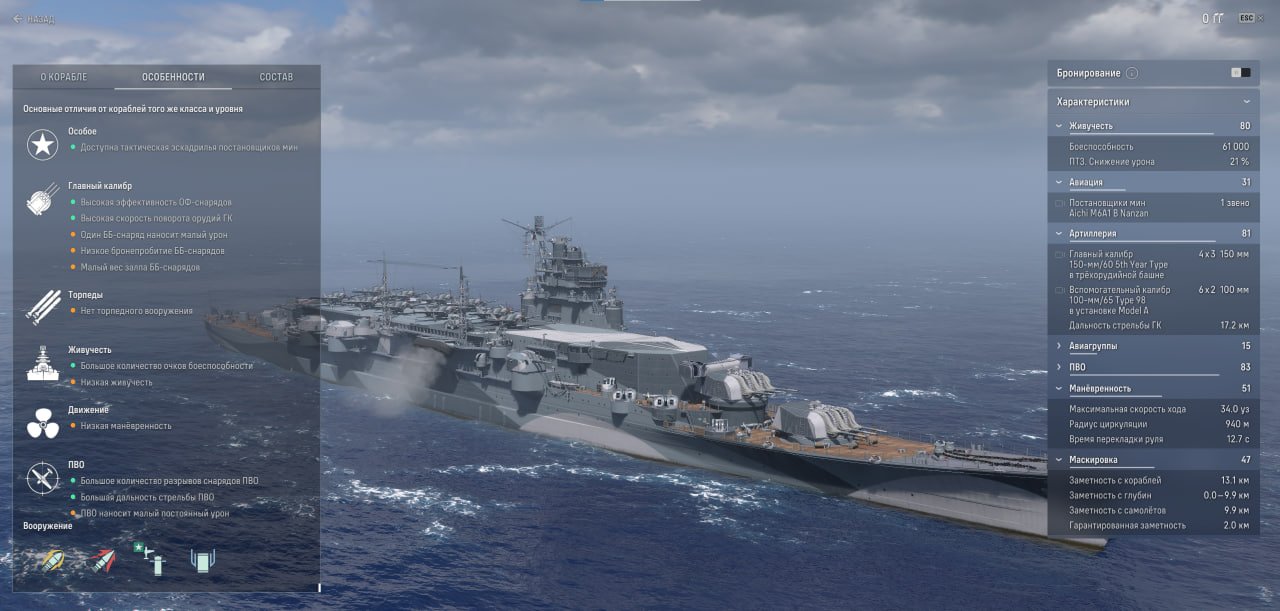
Task: Click the yellow high-explosive shell icon
Action: pyautogui.click(x=49, y=560)
